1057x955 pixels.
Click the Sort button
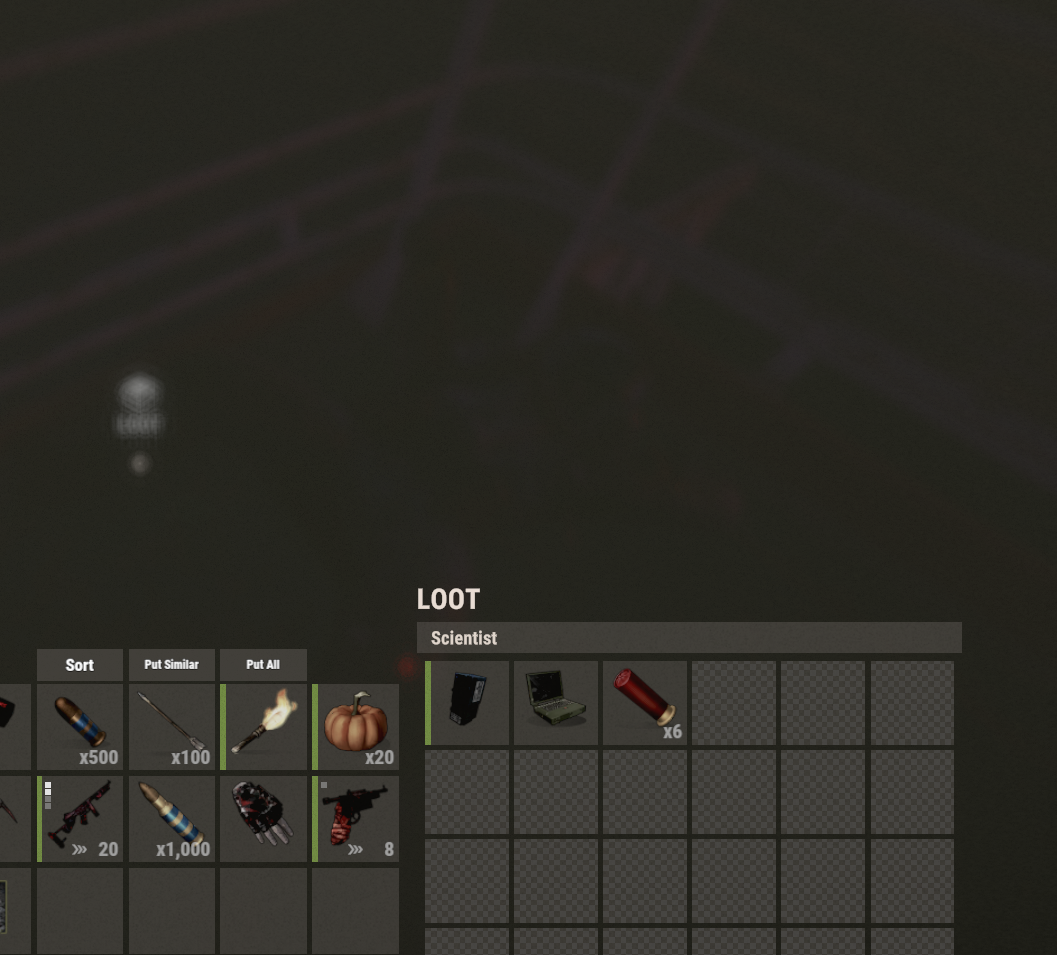pyautogui.click(x=80, y=665)
